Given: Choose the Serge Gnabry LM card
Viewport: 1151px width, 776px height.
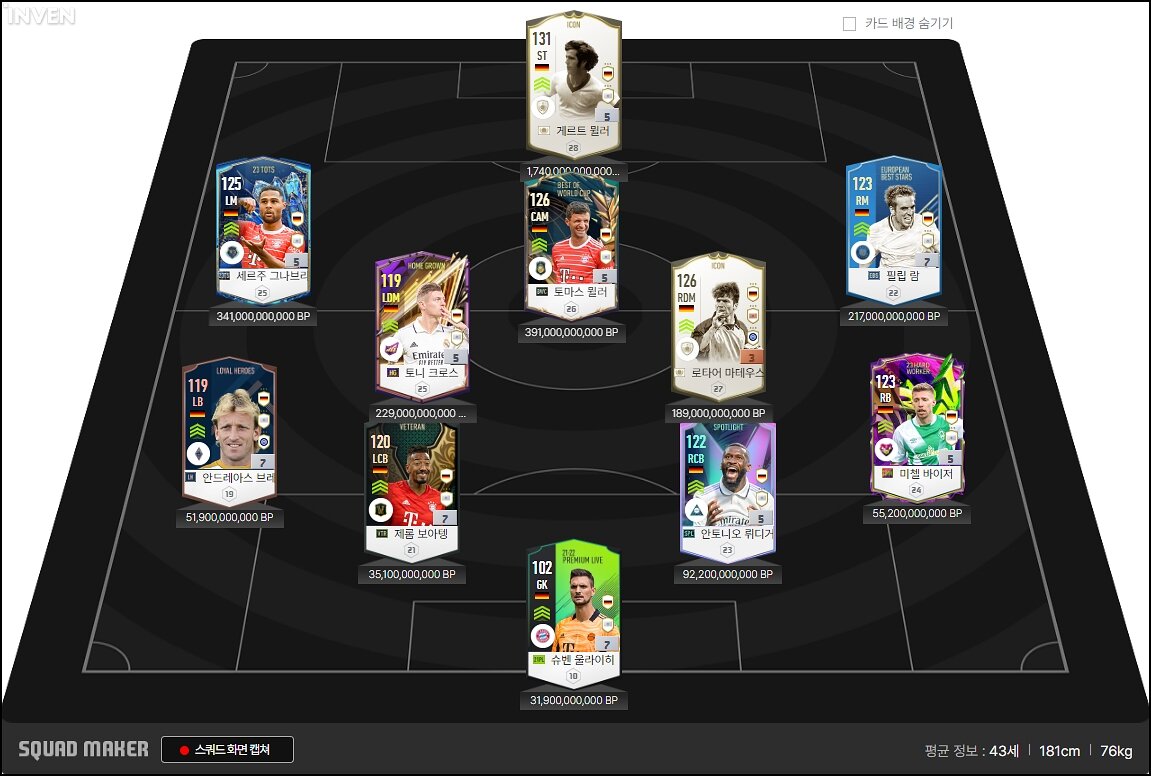Looking at the screenshot, I should click(263, 231).
